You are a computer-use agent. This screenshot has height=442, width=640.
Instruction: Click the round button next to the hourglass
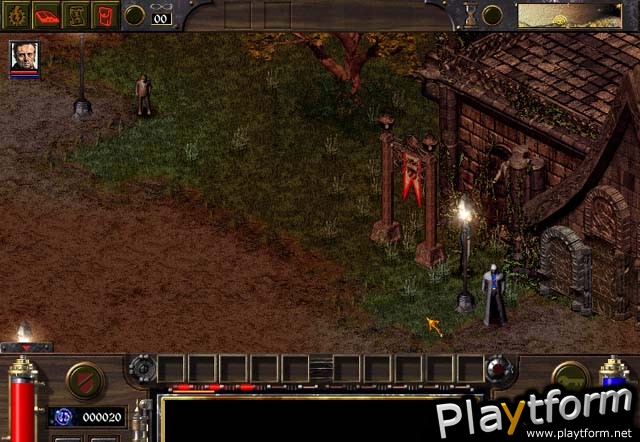tap(491, 15)
